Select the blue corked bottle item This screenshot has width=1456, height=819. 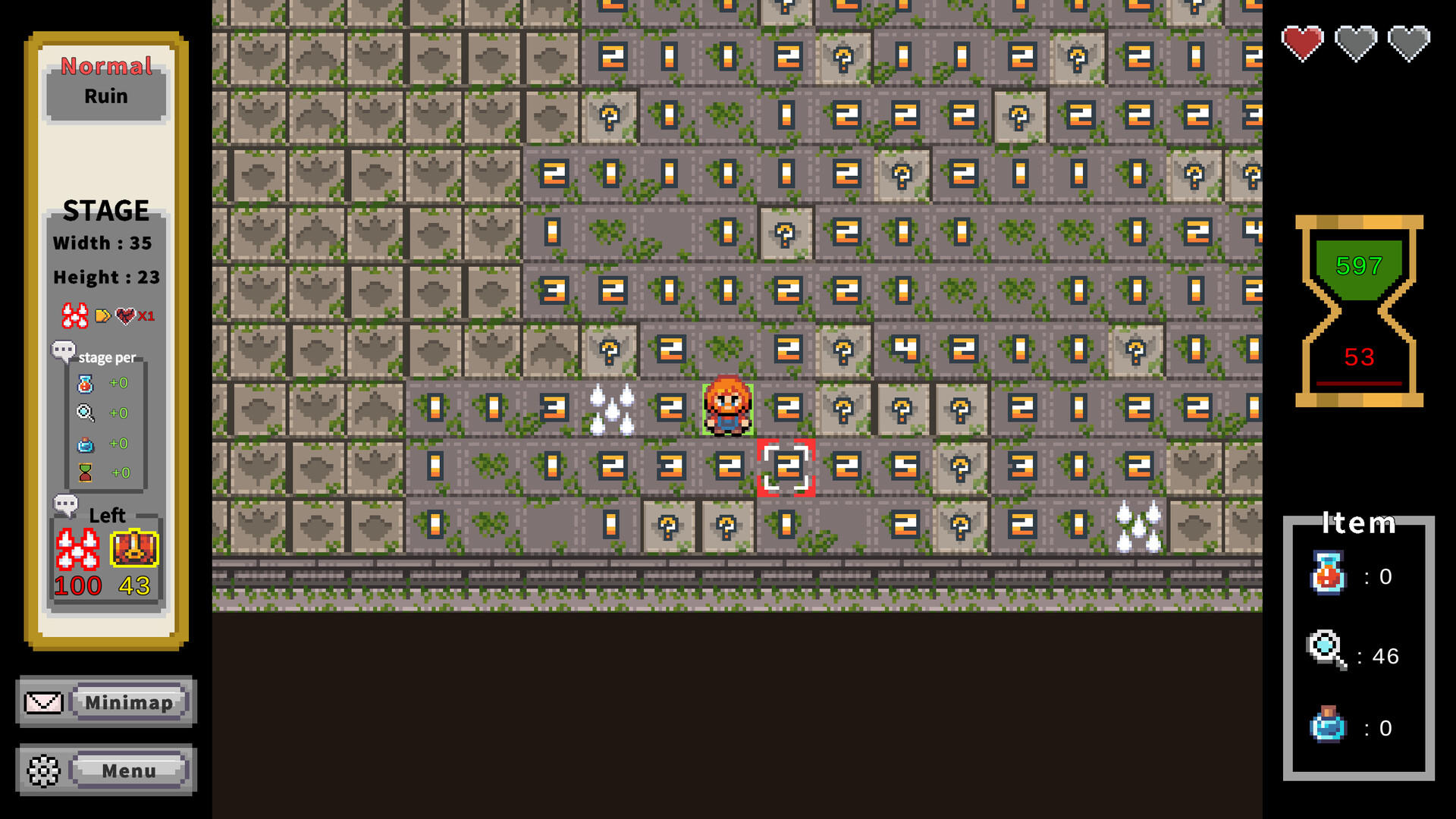tap(1326, 726)
